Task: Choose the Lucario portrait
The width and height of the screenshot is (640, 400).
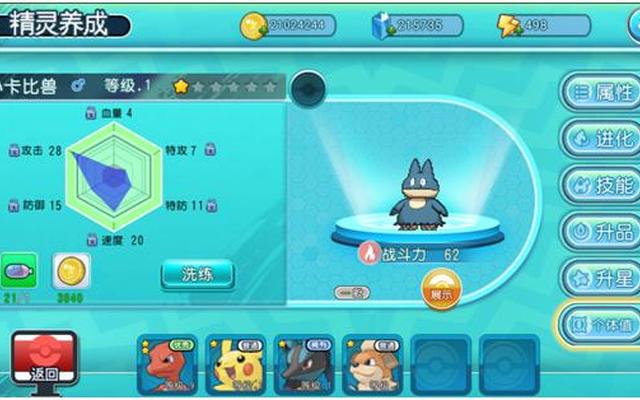Action: (x=304, y=365)
